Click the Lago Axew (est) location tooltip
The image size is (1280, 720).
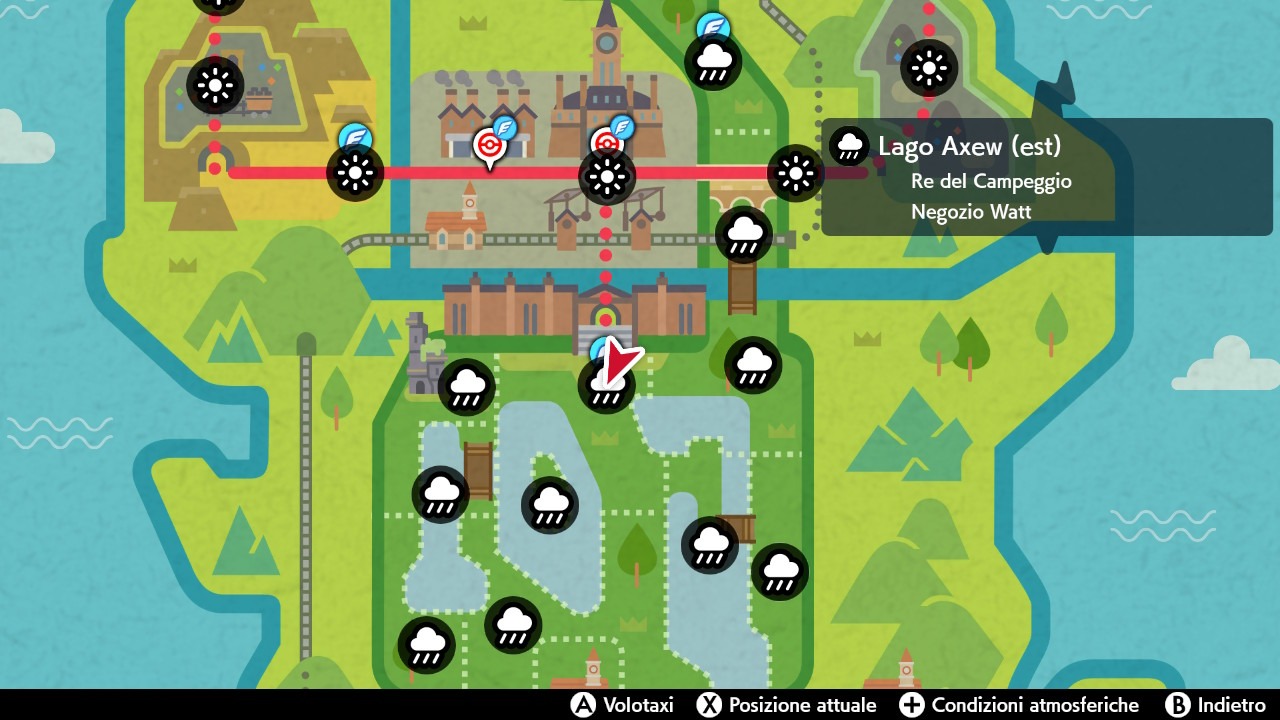(967, 178)
